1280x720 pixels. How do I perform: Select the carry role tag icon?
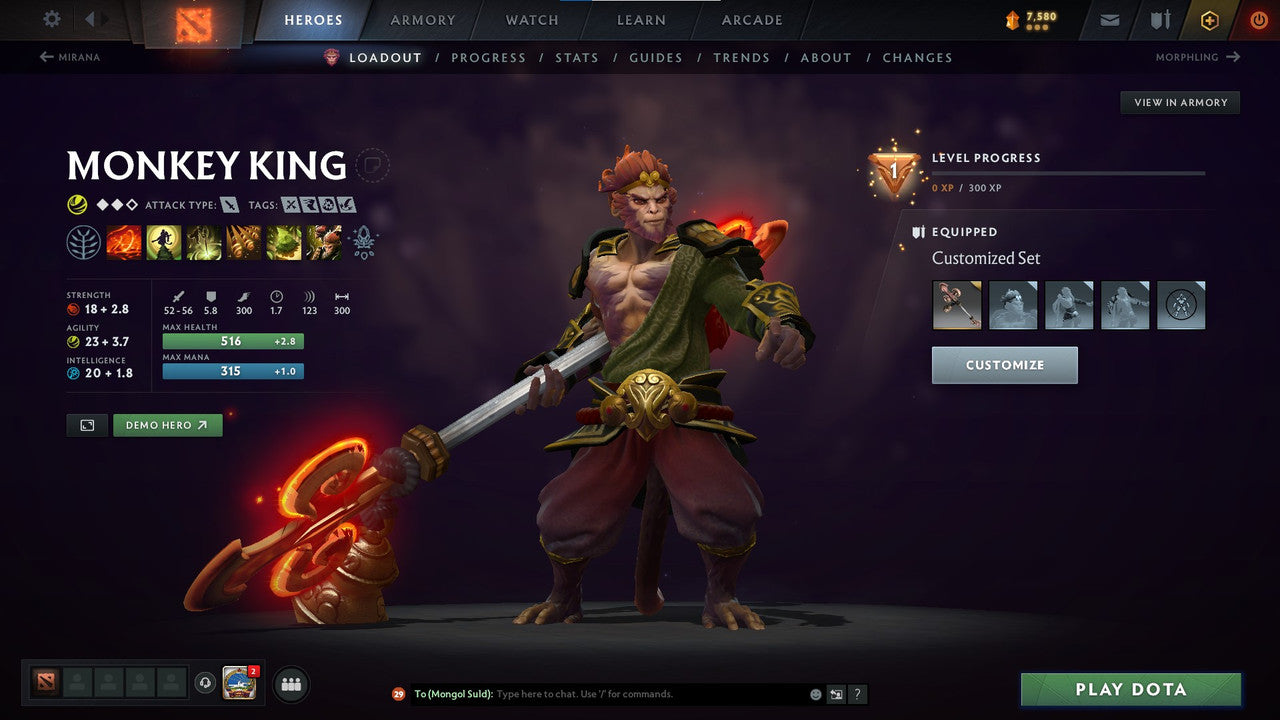(291, 204)
